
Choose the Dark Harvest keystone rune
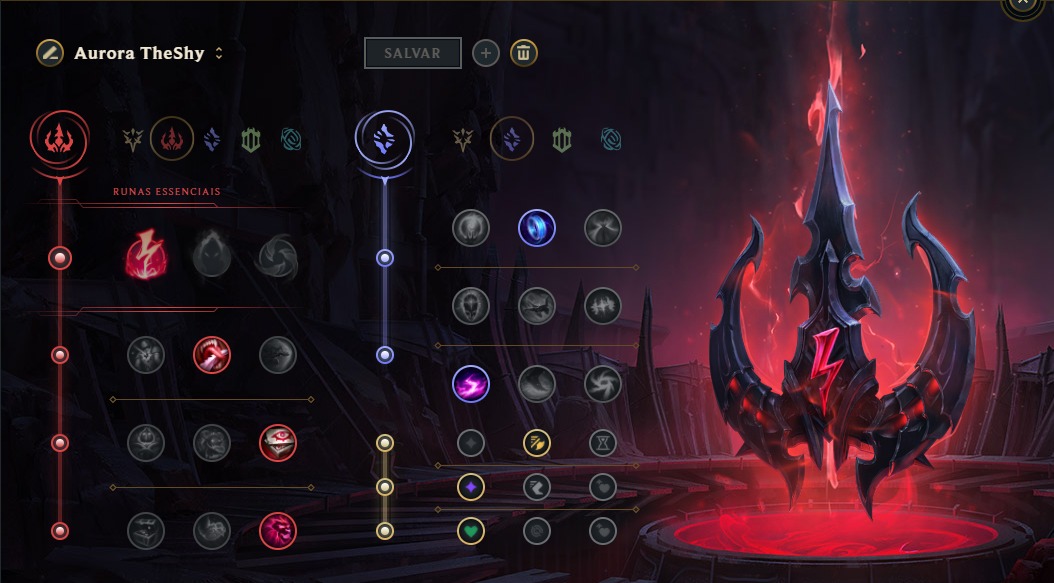211,258
